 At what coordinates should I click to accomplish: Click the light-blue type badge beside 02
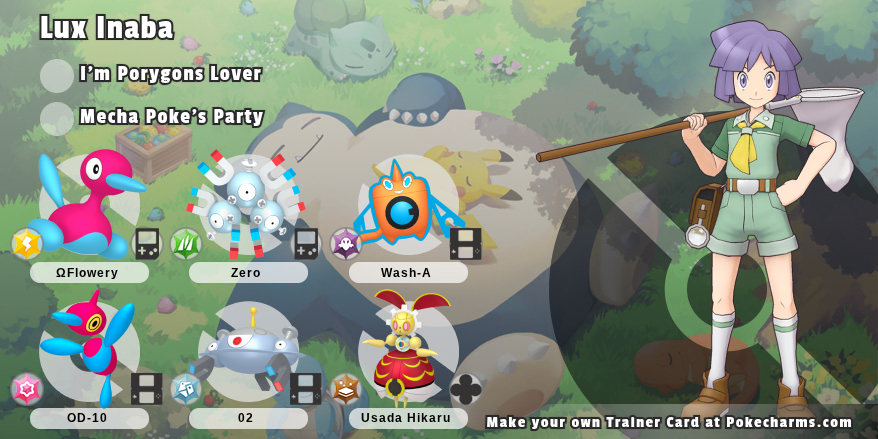186,389
